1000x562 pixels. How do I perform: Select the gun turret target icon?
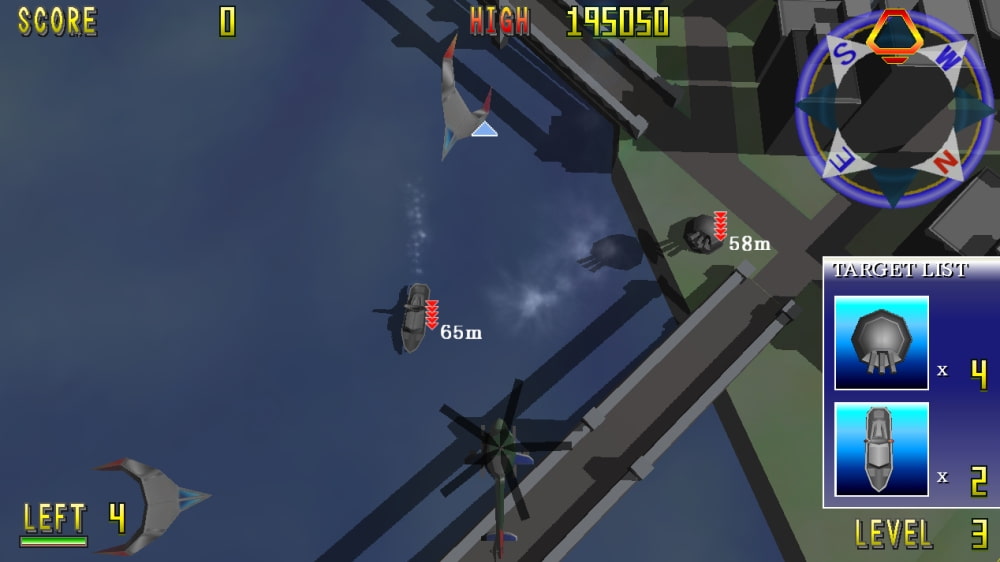click(881, 342)
